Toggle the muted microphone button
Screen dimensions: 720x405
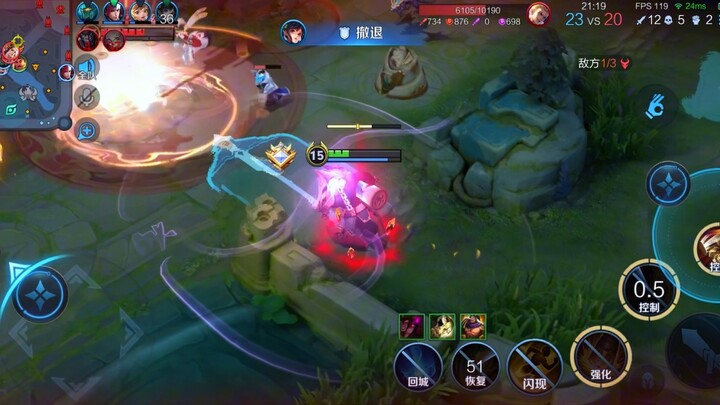[x=87, y=98]
